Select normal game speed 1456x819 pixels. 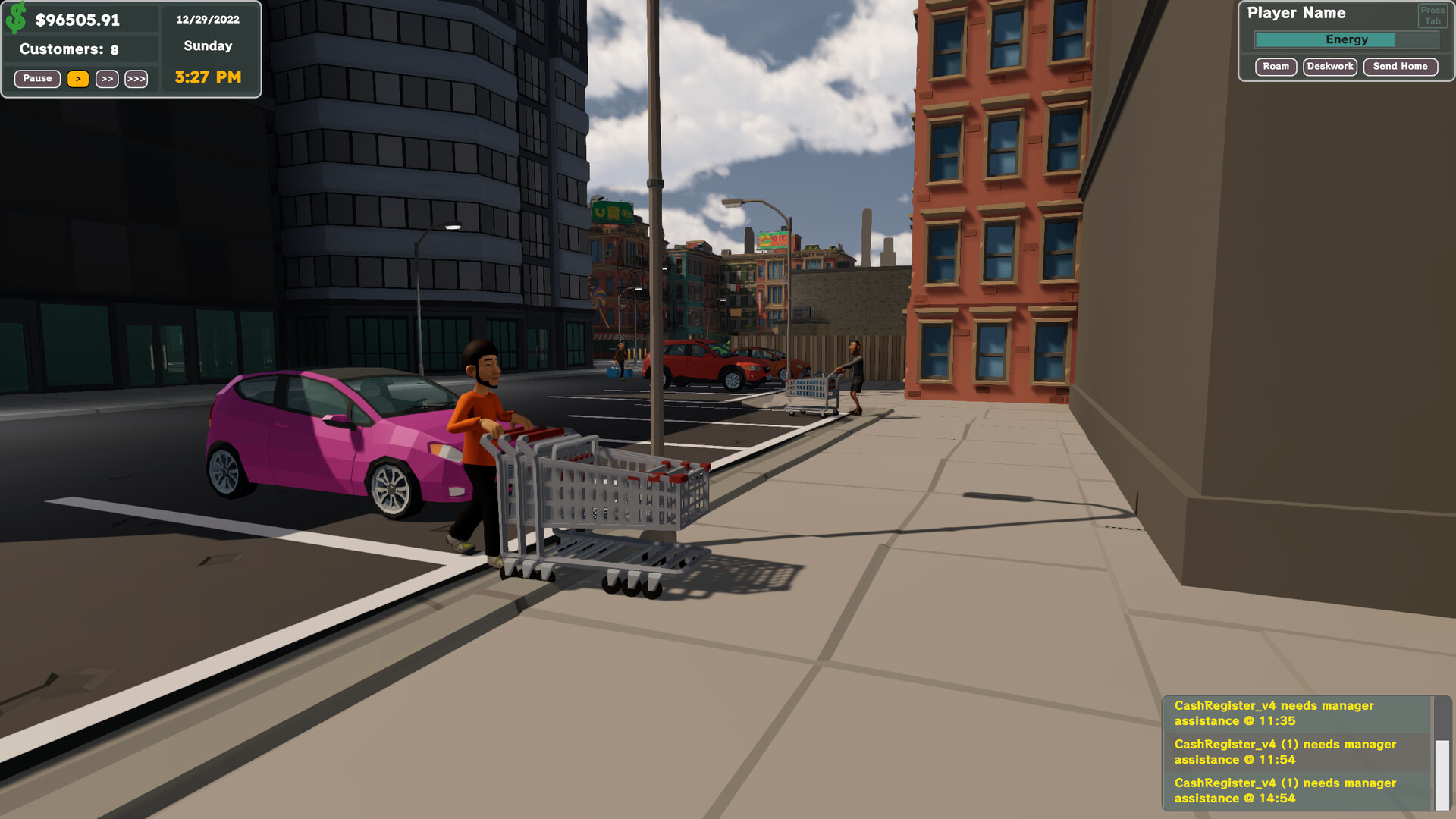(x=77, y=79)
